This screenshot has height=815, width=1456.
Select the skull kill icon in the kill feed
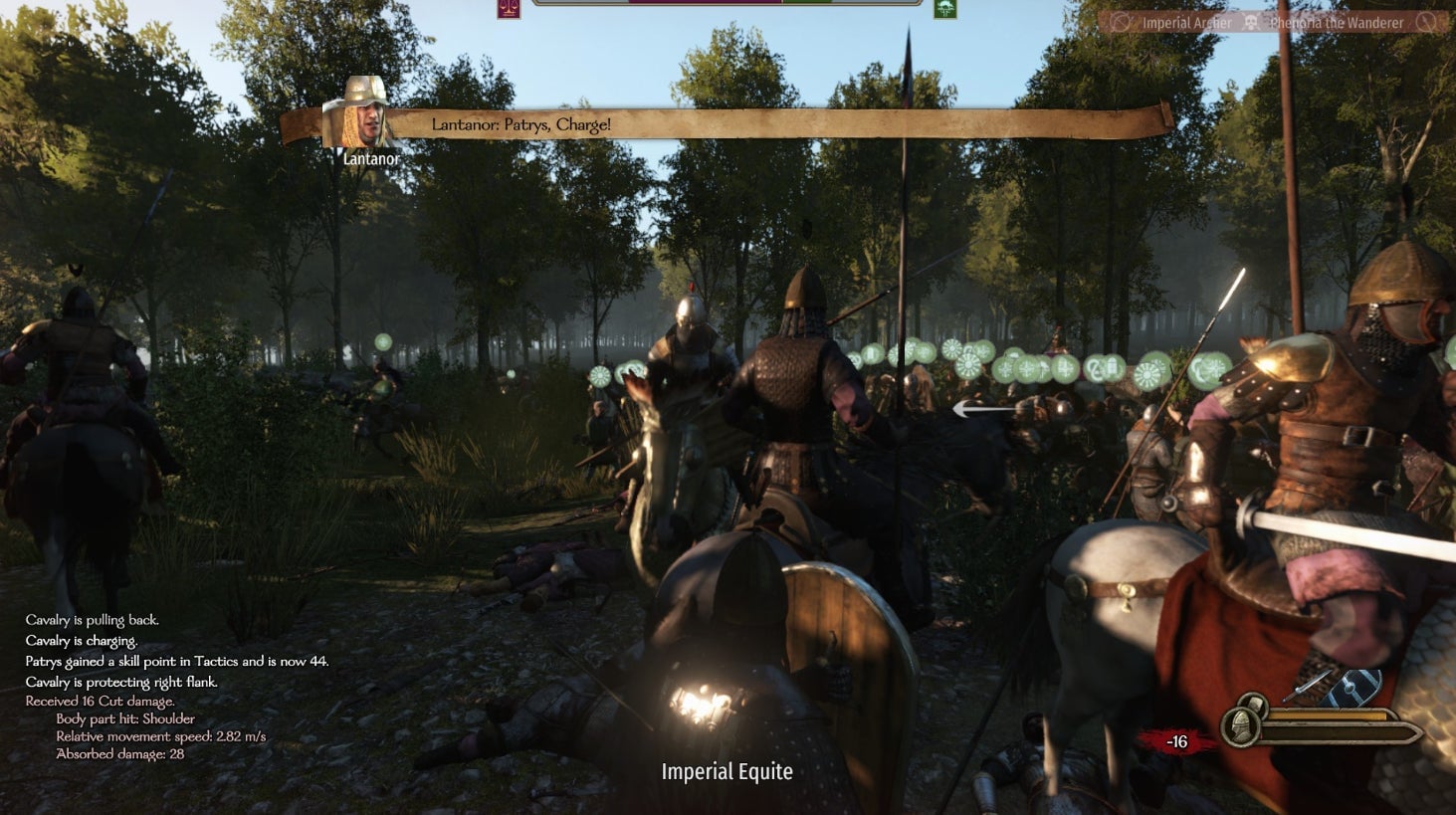(1252, 21)
